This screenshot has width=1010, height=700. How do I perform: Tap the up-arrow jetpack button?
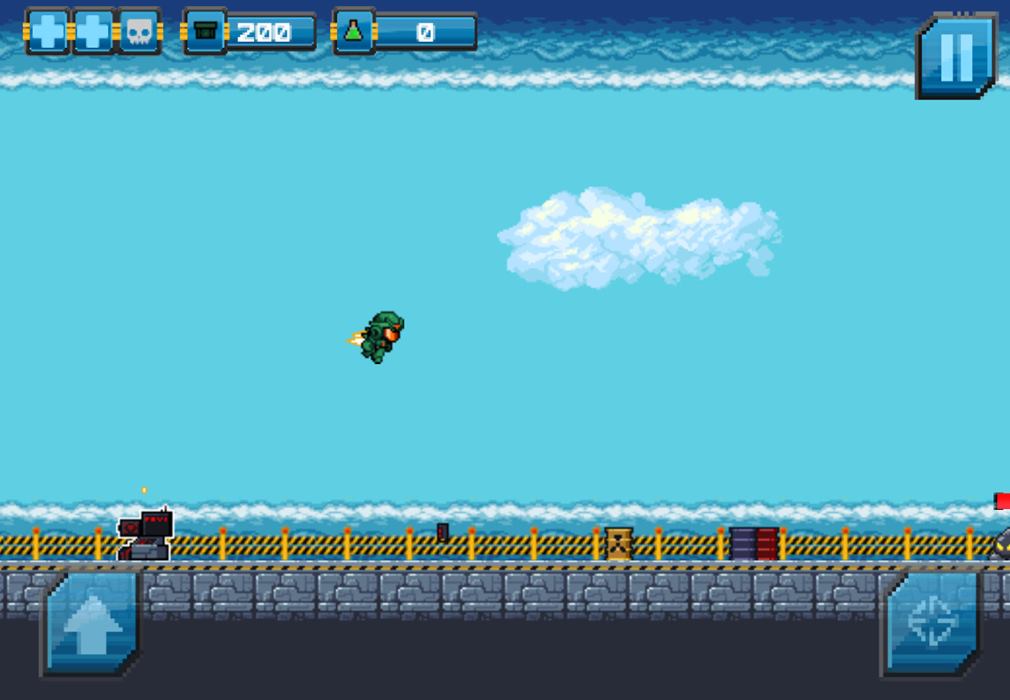tap(92, 623)
